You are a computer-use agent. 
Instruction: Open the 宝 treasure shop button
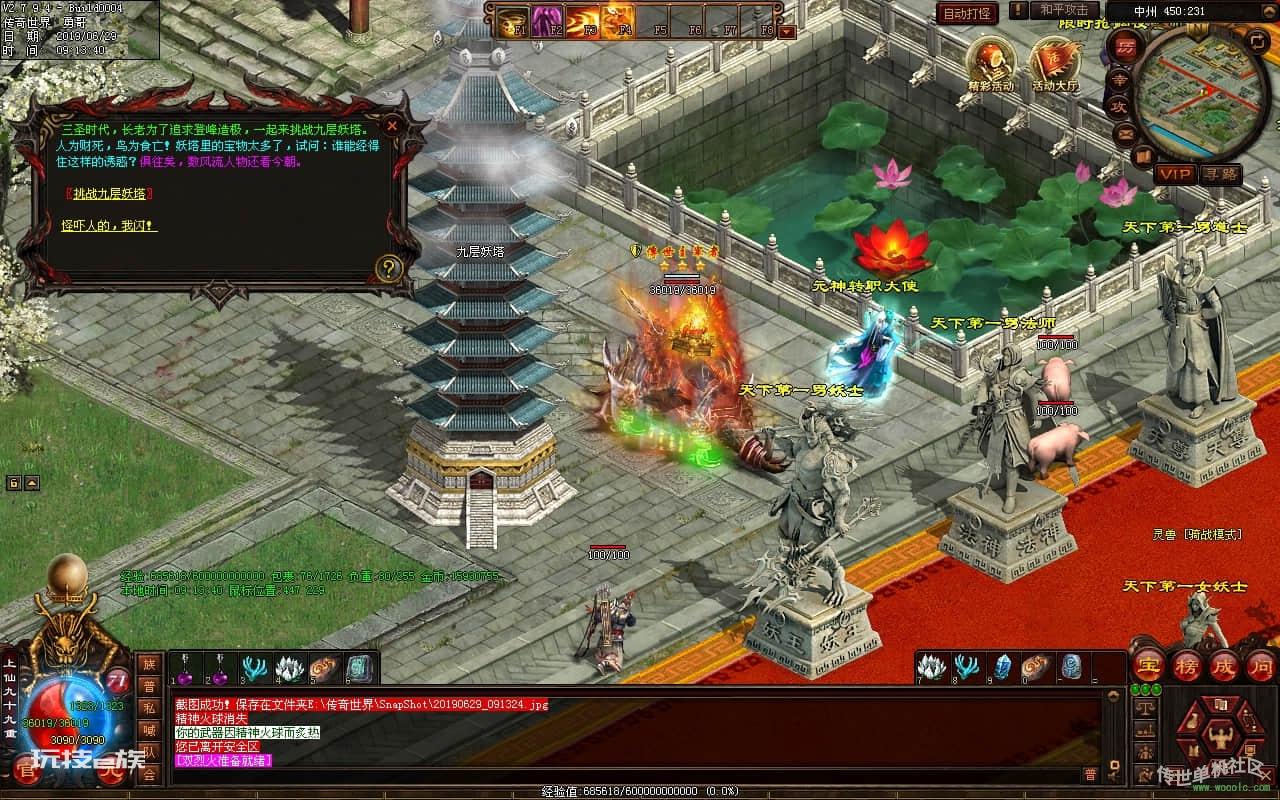click(1149, 665)
